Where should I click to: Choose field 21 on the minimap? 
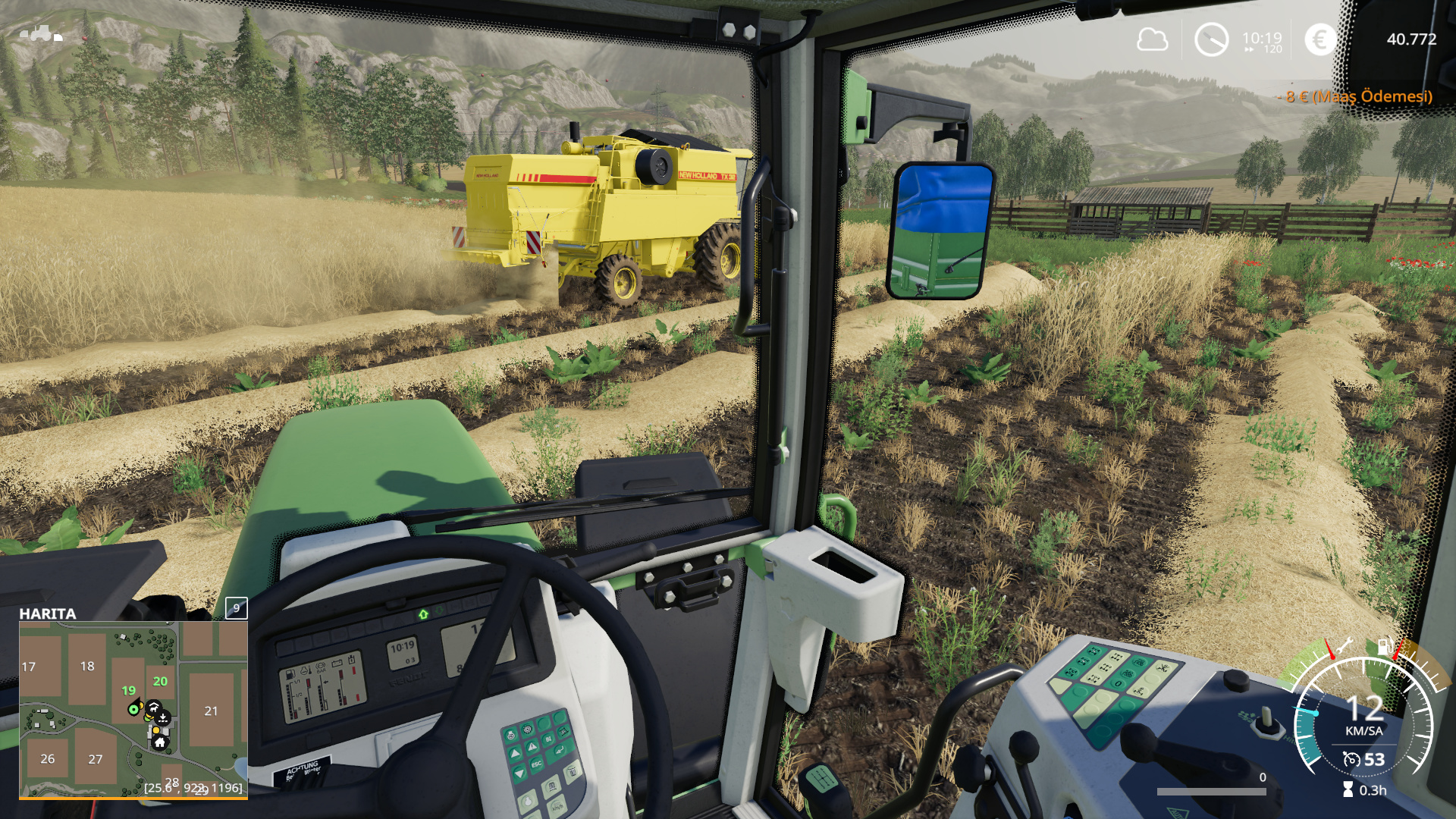pyautogui.click(x=211, y=711)
